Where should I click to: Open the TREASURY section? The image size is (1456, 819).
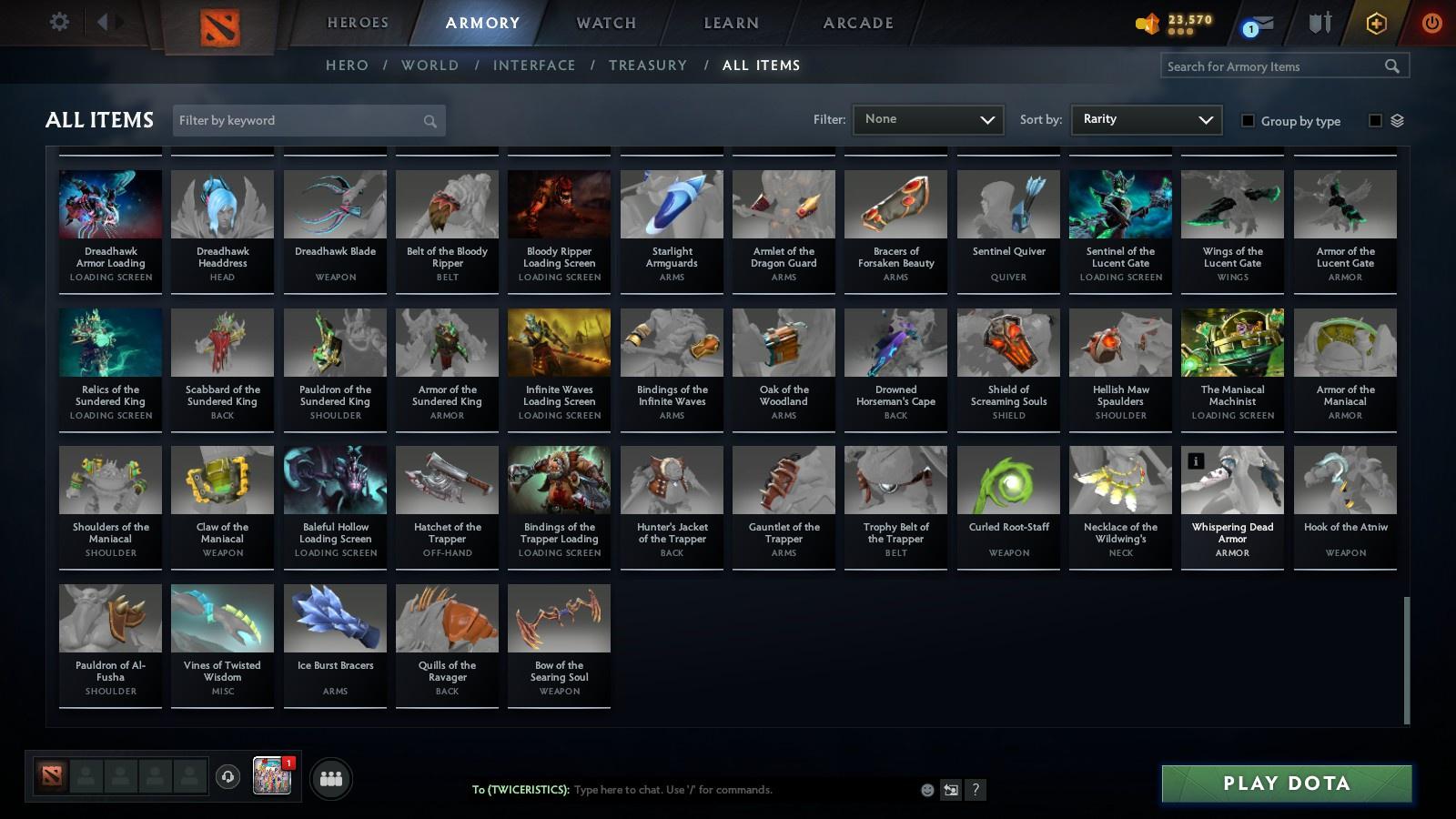(648, 65)
